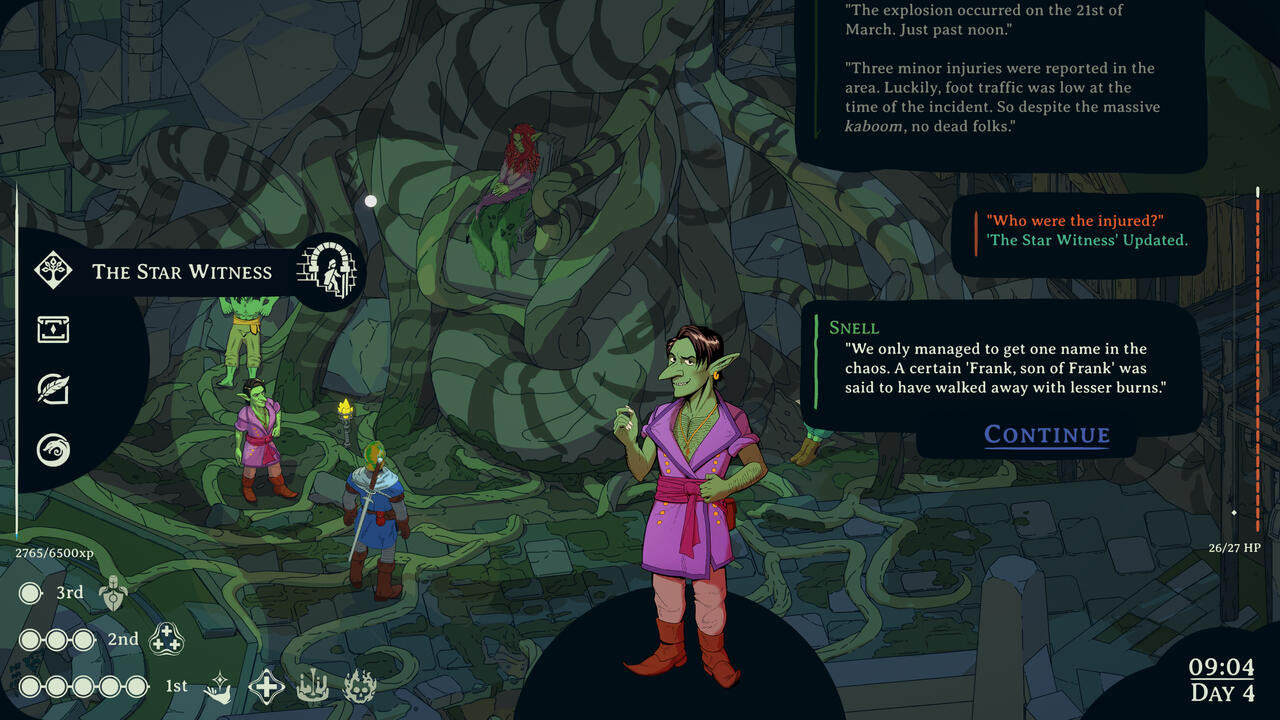Open the quill journal icon
Image resolution: width=1280 pixels, height=720 pixels.
53,389
